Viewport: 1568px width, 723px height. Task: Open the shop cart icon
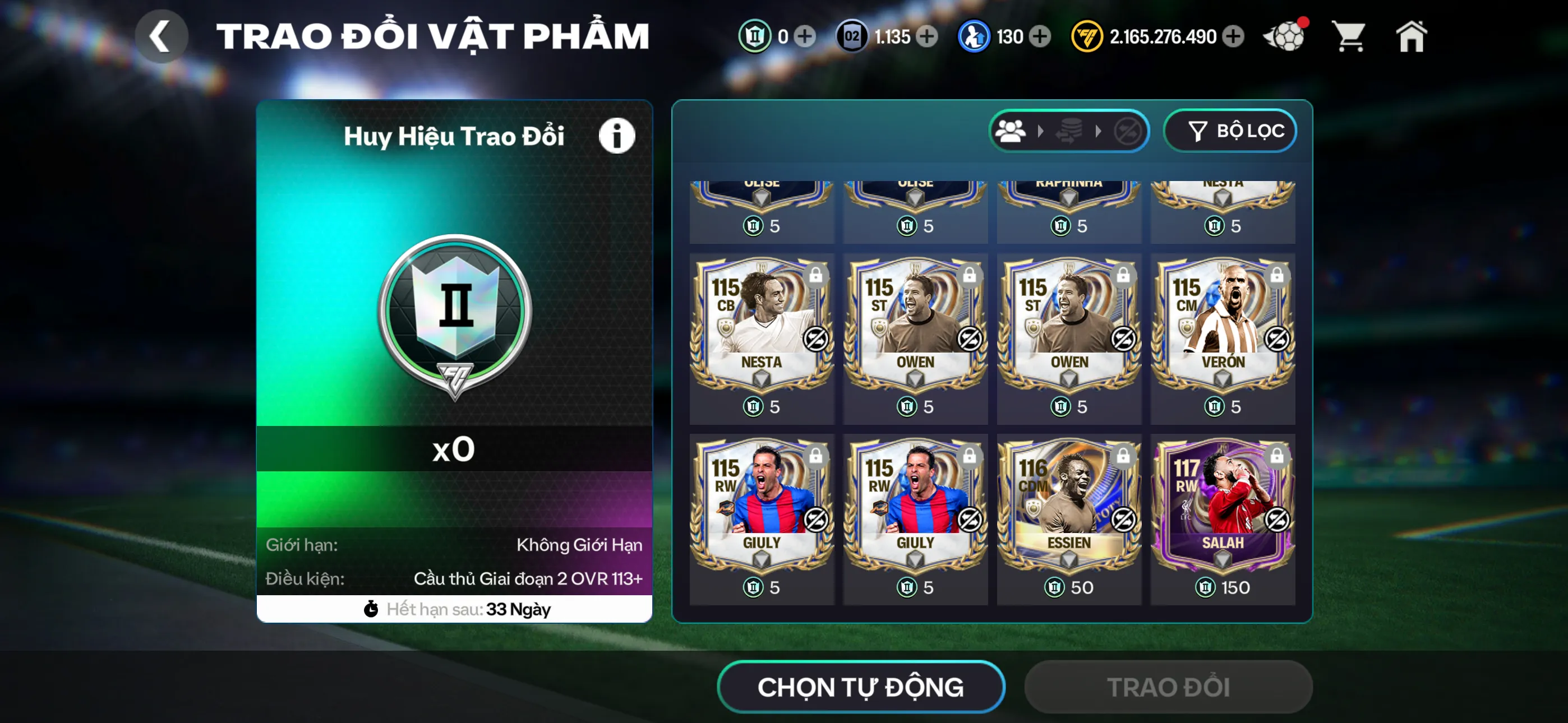point(1349,36)
